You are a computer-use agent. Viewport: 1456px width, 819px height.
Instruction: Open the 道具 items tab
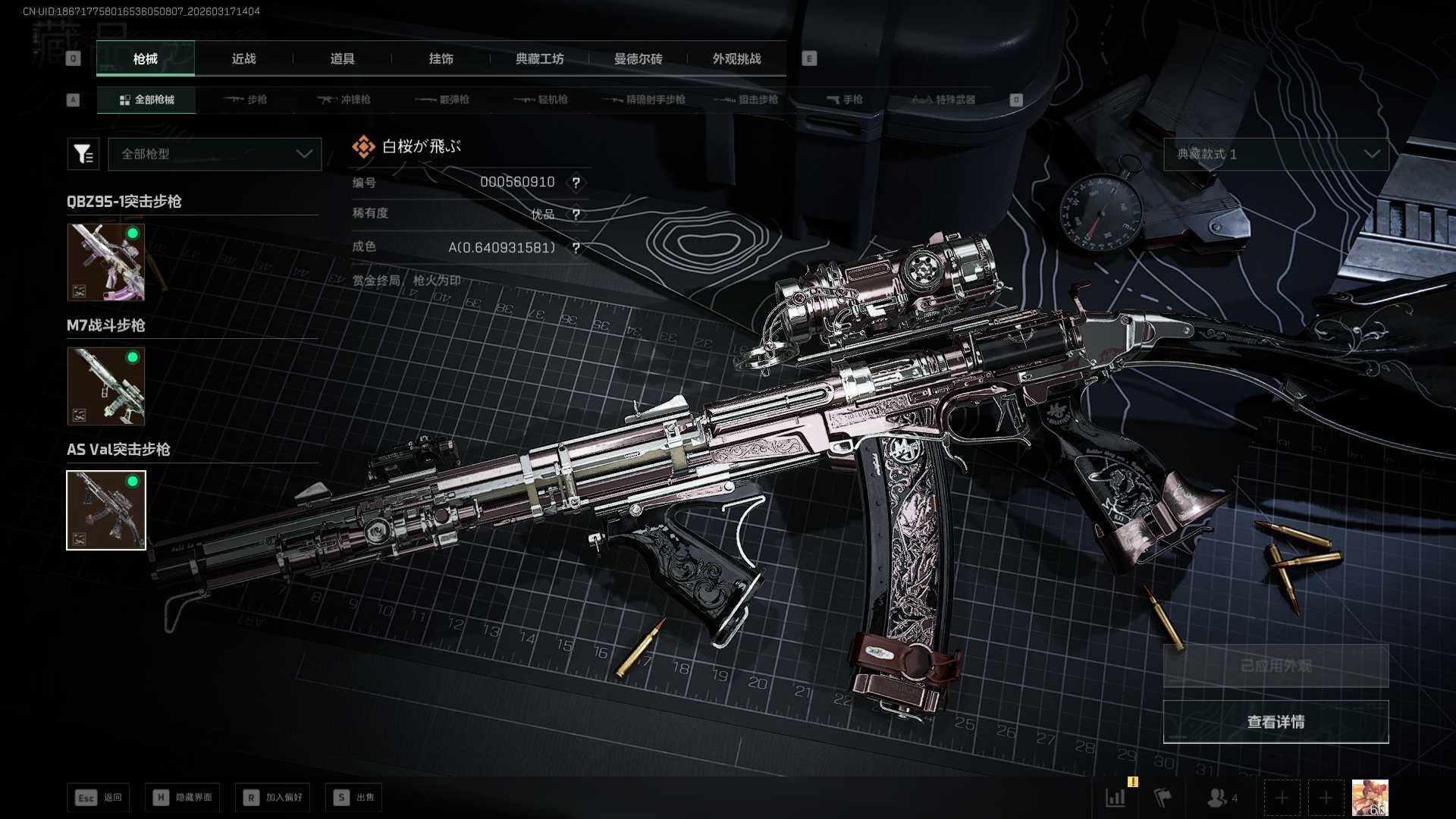(x=342, y=58)
